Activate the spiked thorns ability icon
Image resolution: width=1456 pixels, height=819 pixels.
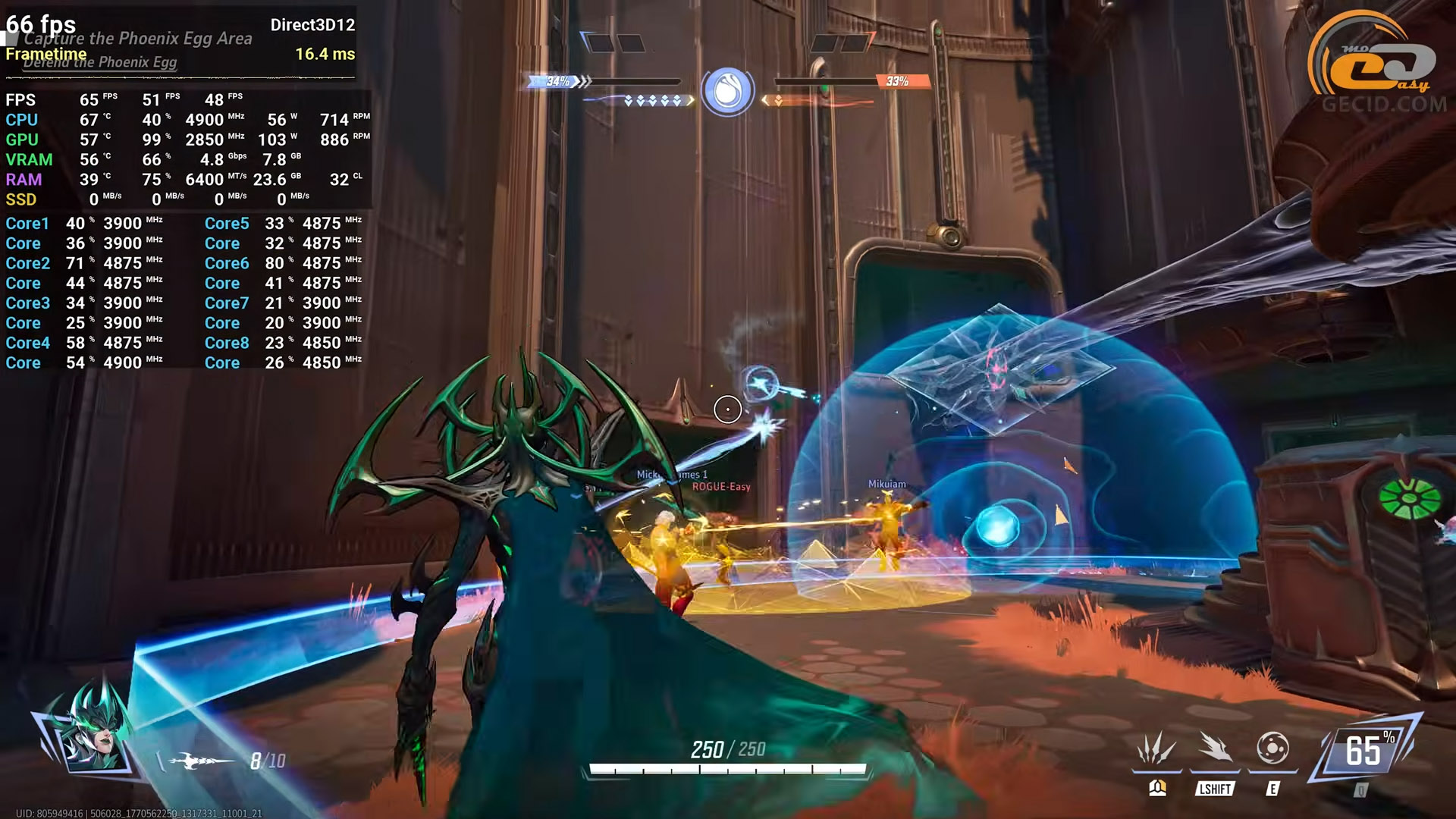click(x=1156, y=749)
